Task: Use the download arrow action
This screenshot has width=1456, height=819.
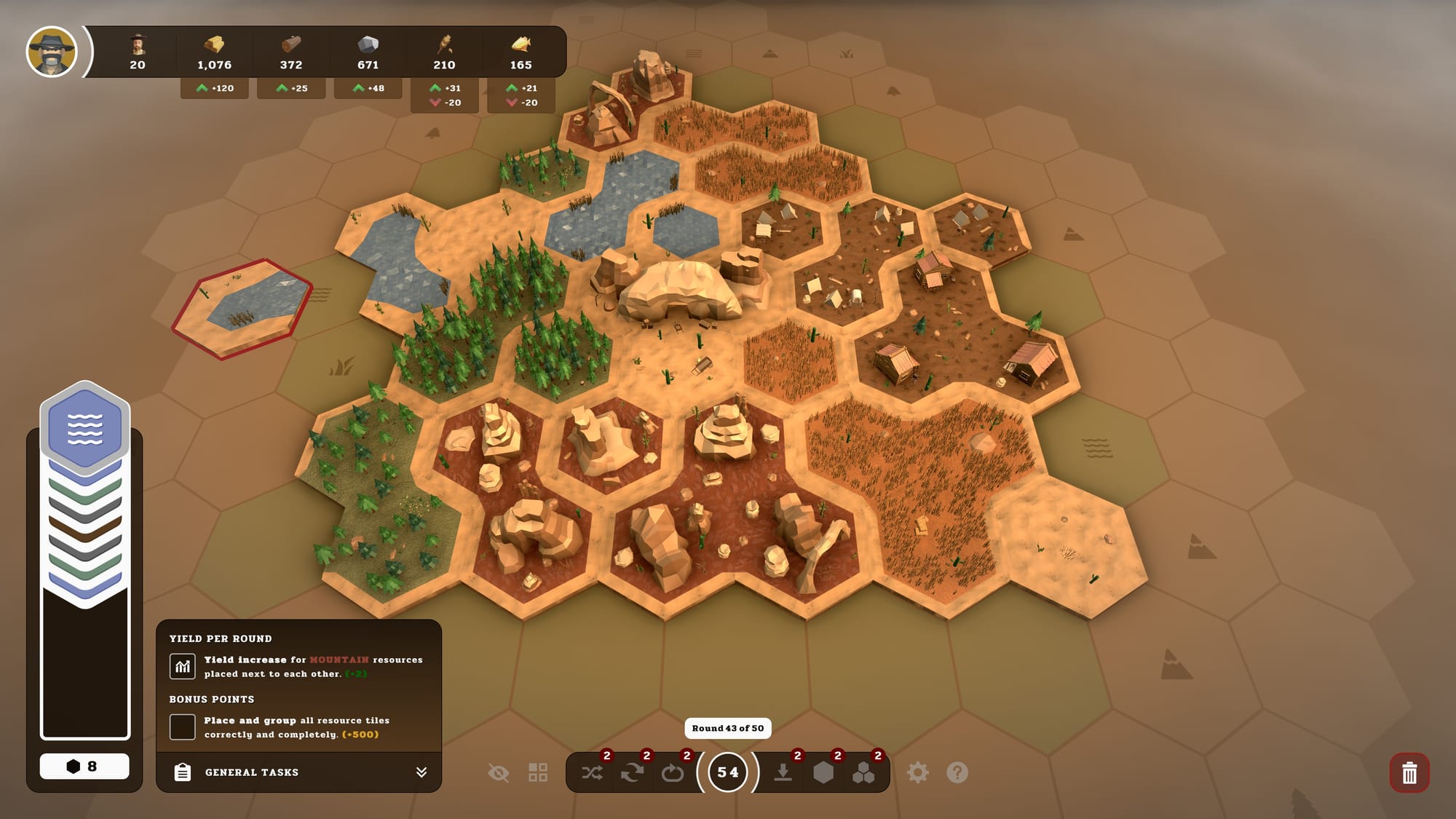Action: tap(783, 772)
